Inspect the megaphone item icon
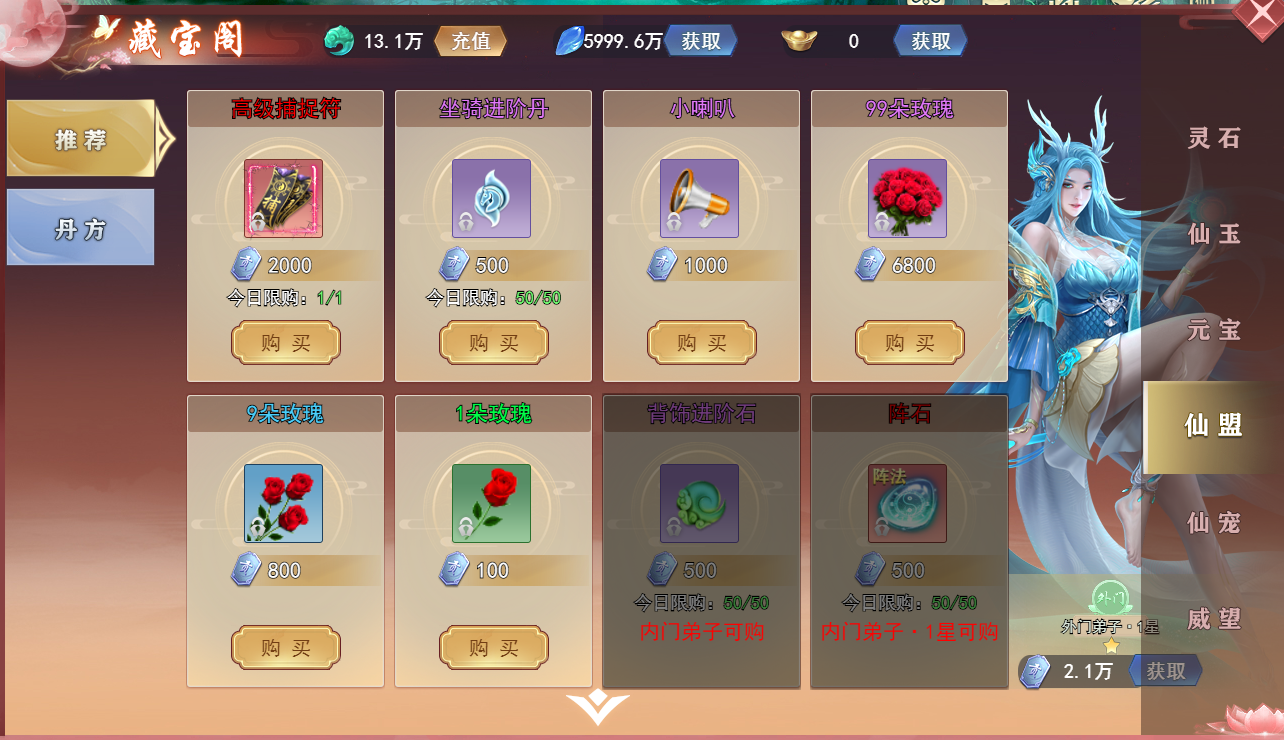 pyautogui.click(x=699, y=198)
